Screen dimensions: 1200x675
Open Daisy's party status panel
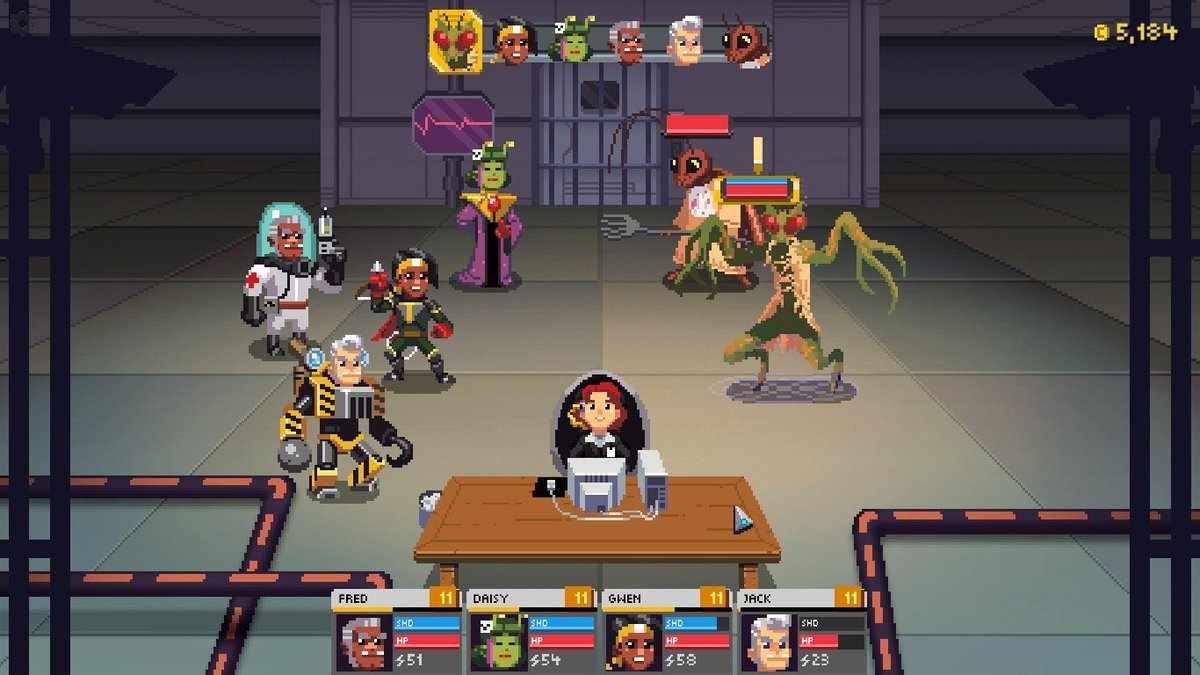coord(531,630)
